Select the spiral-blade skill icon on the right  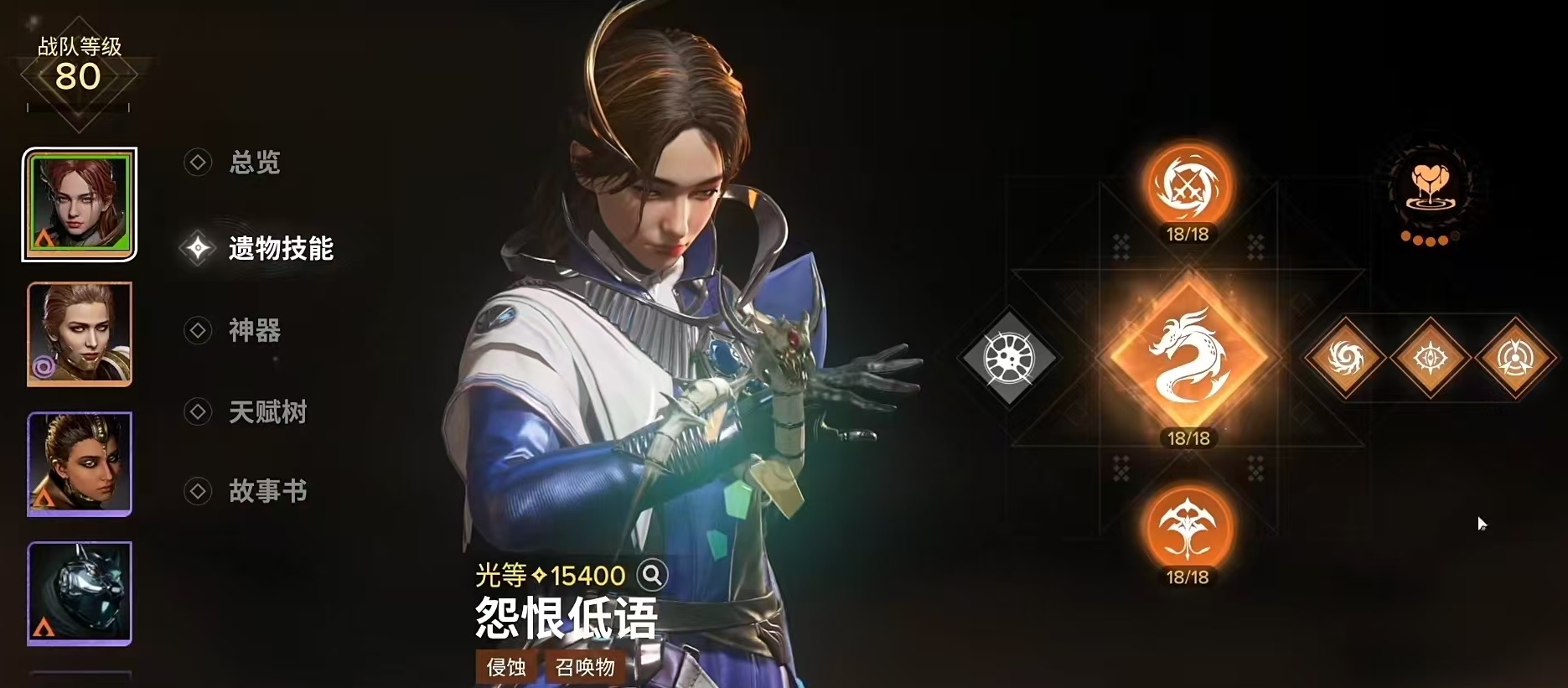(1345, 356)
